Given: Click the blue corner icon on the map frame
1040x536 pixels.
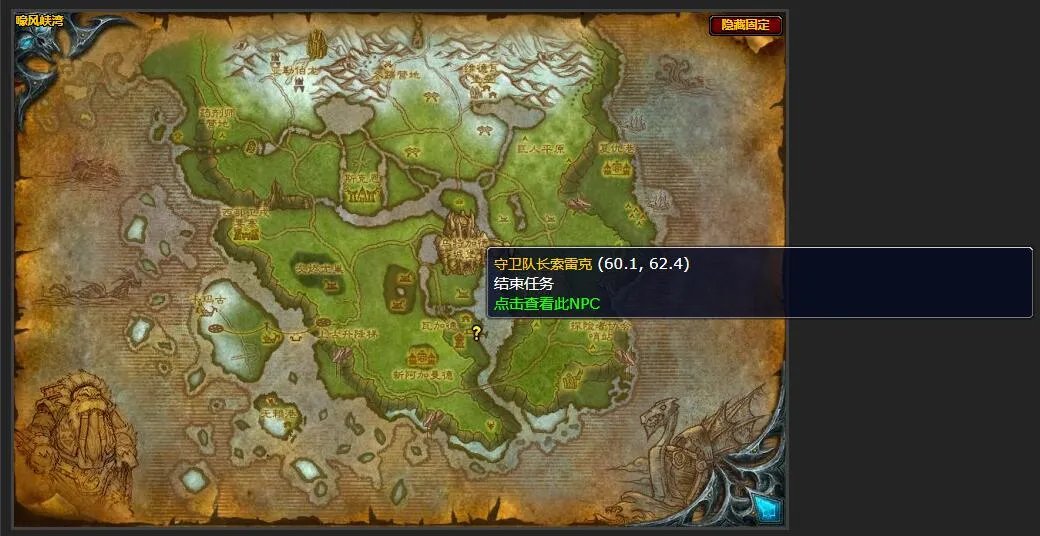Looking at the screenshot, I should (x=765, y=507).
